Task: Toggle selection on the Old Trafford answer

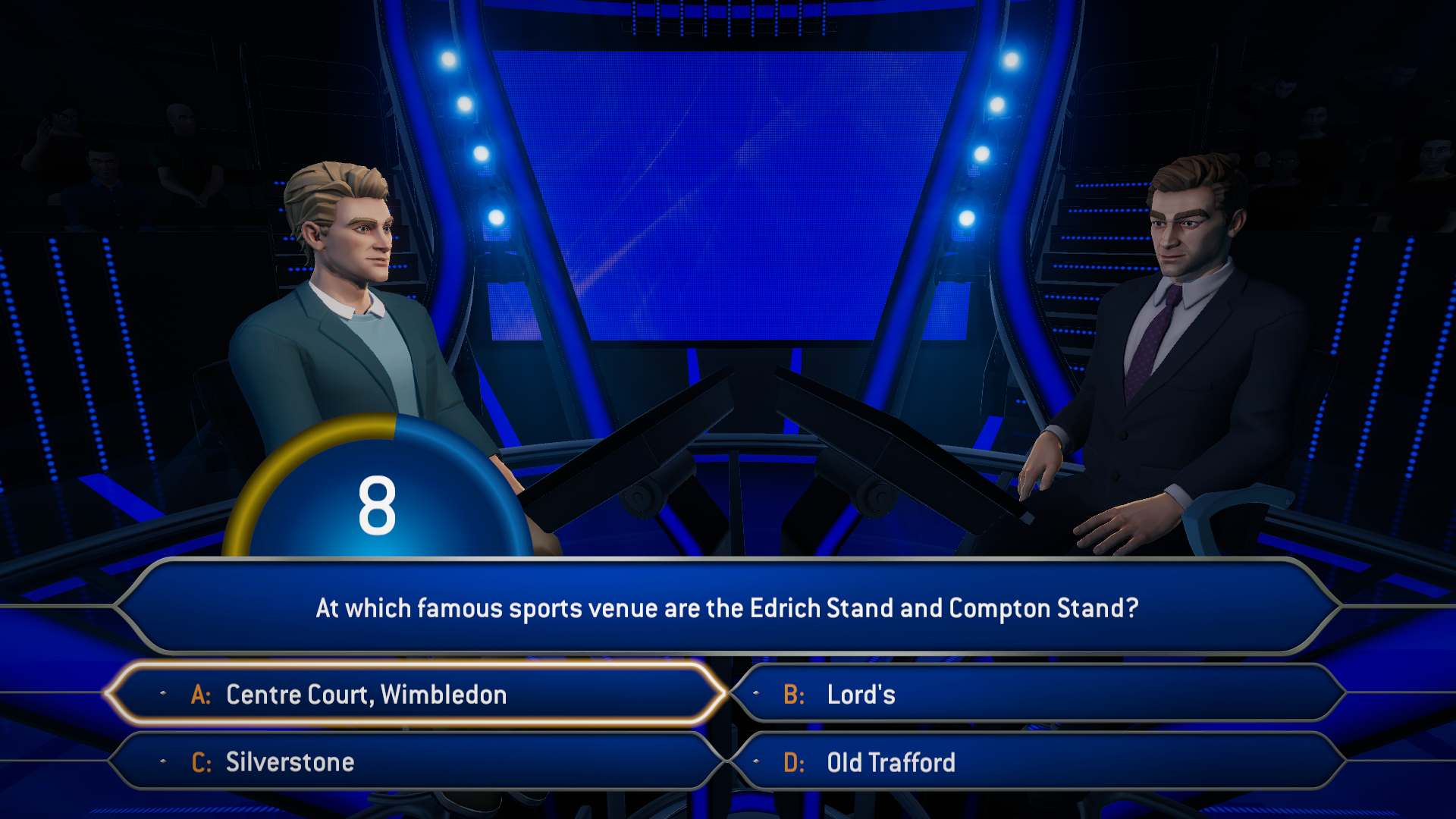Action: click(x=1046, y=761)
